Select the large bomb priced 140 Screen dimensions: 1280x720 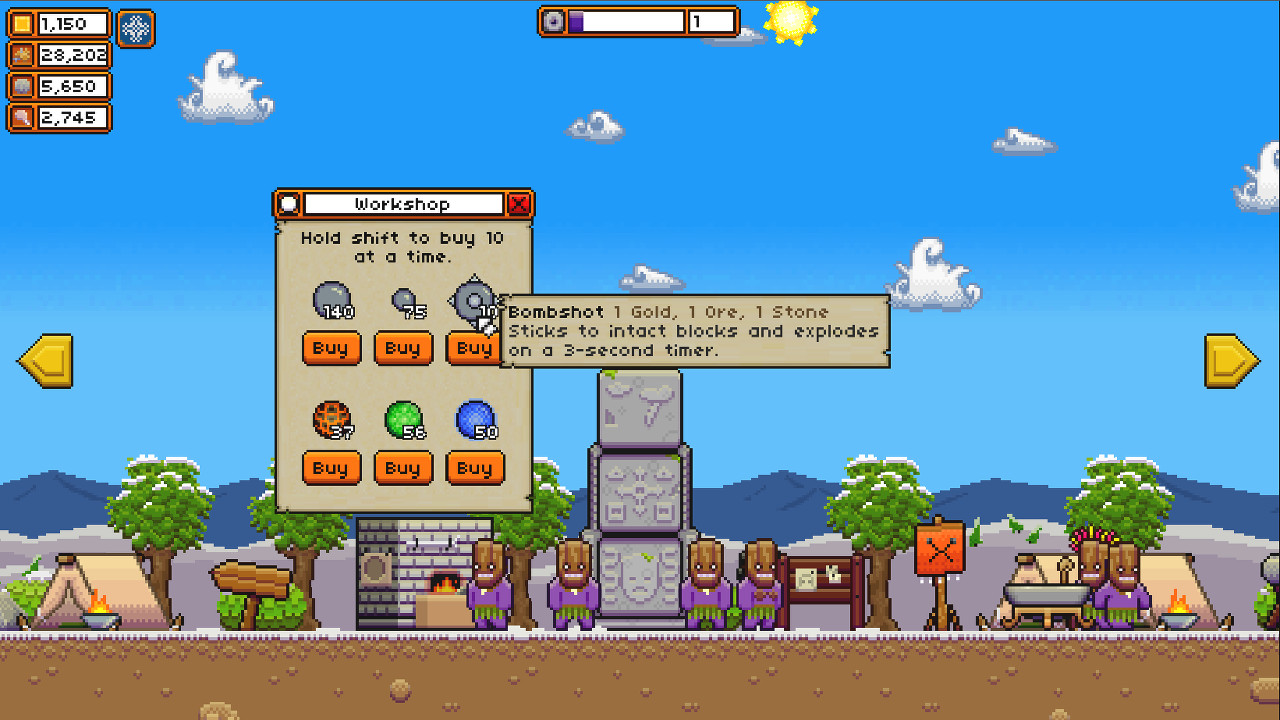click(x=331, y=298)
